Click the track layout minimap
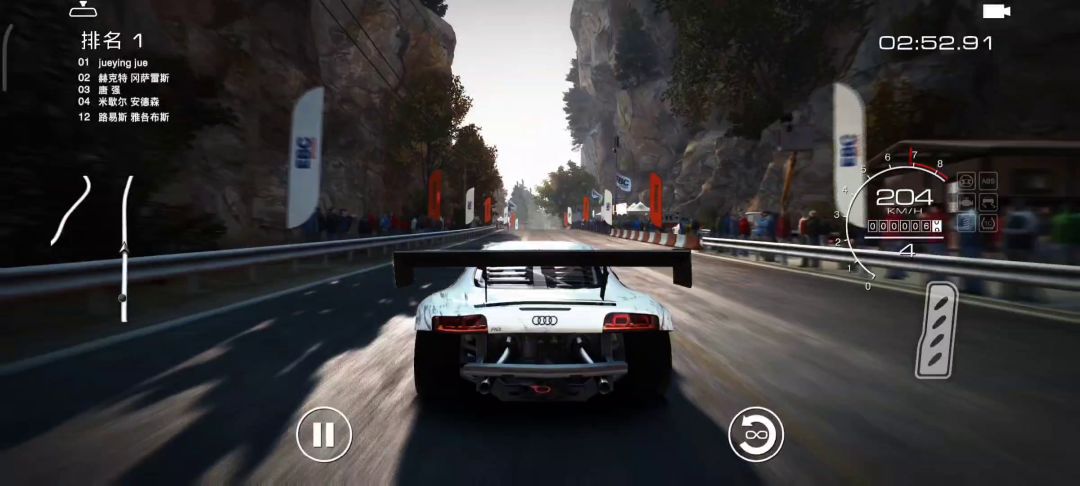1080x486 pixels. point(72,210)
